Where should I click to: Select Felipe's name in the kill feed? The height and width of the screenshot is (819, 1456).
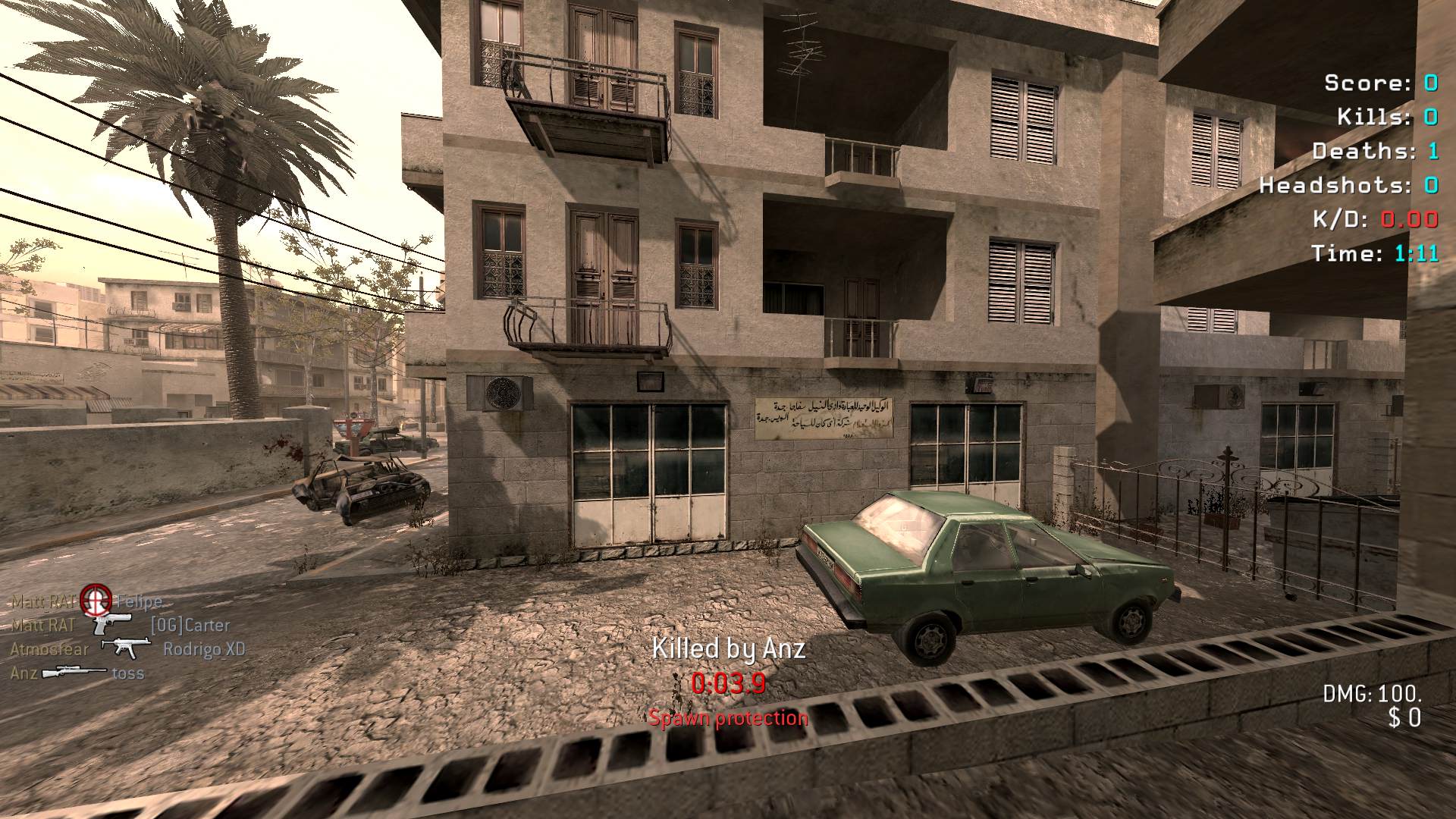click(139, 602)
